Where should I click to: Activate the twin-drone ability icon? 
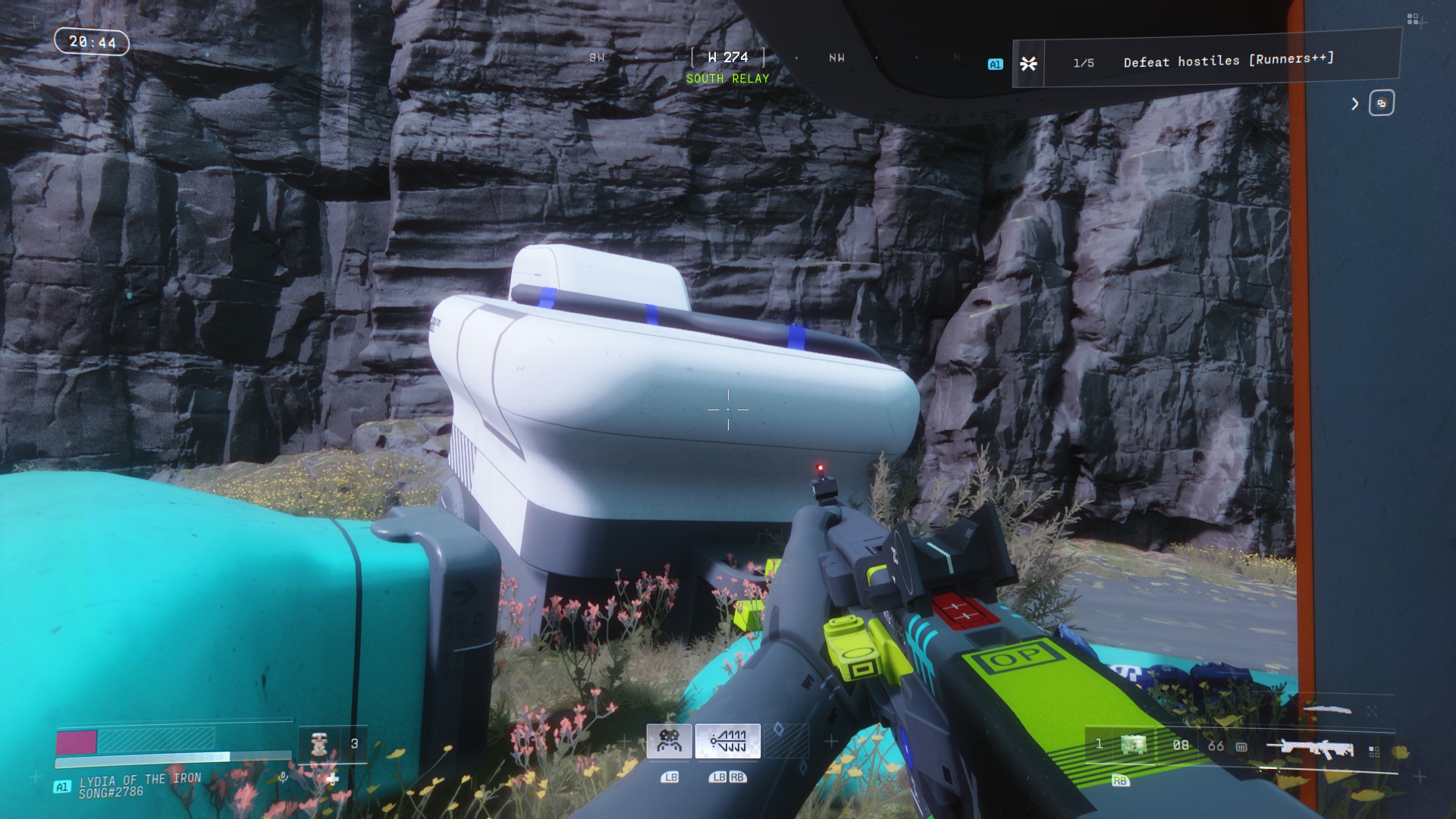tap(669, 741)
